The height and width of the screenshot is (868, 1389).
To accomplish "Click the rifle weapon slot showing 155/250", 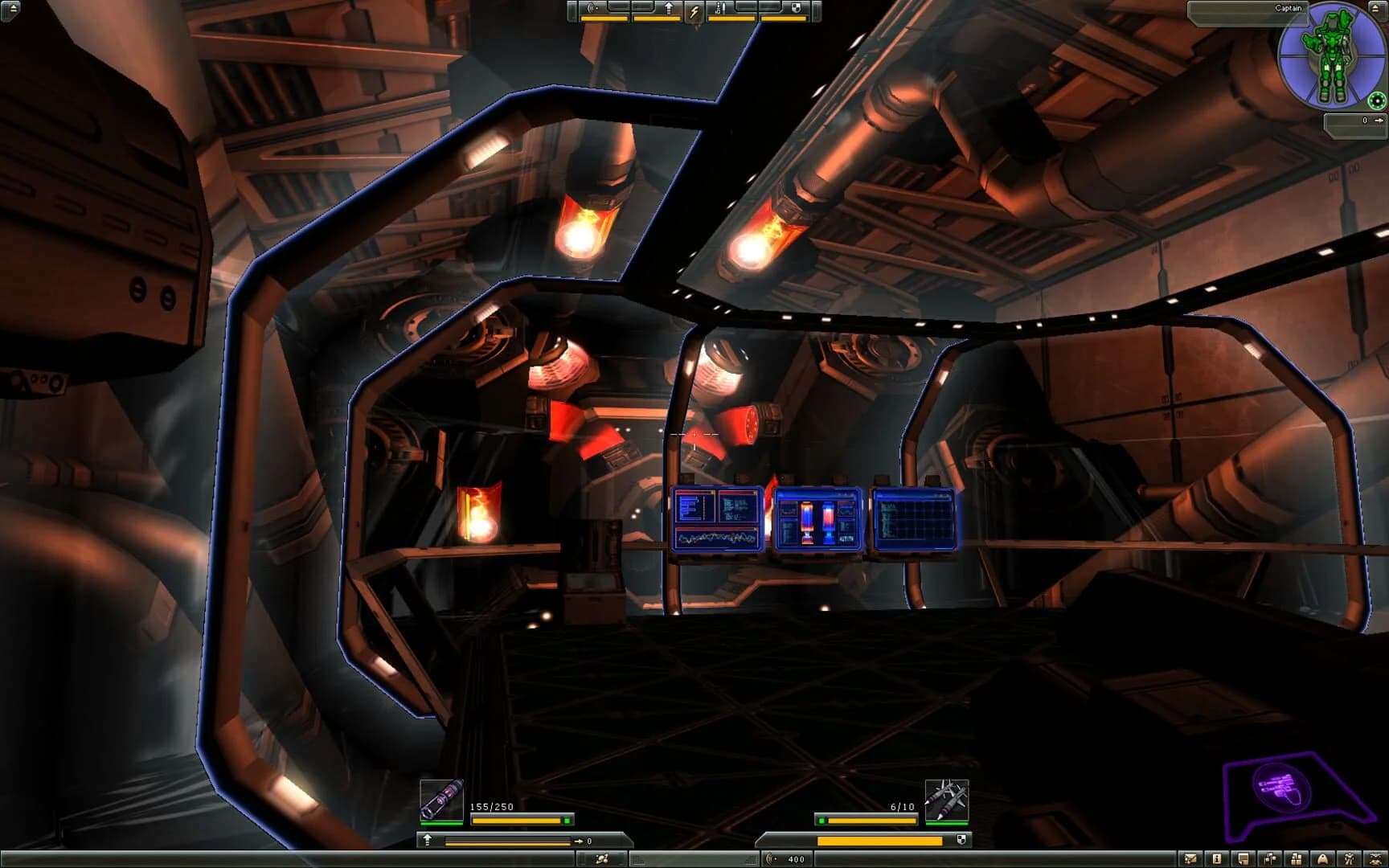I will point(440,800).
